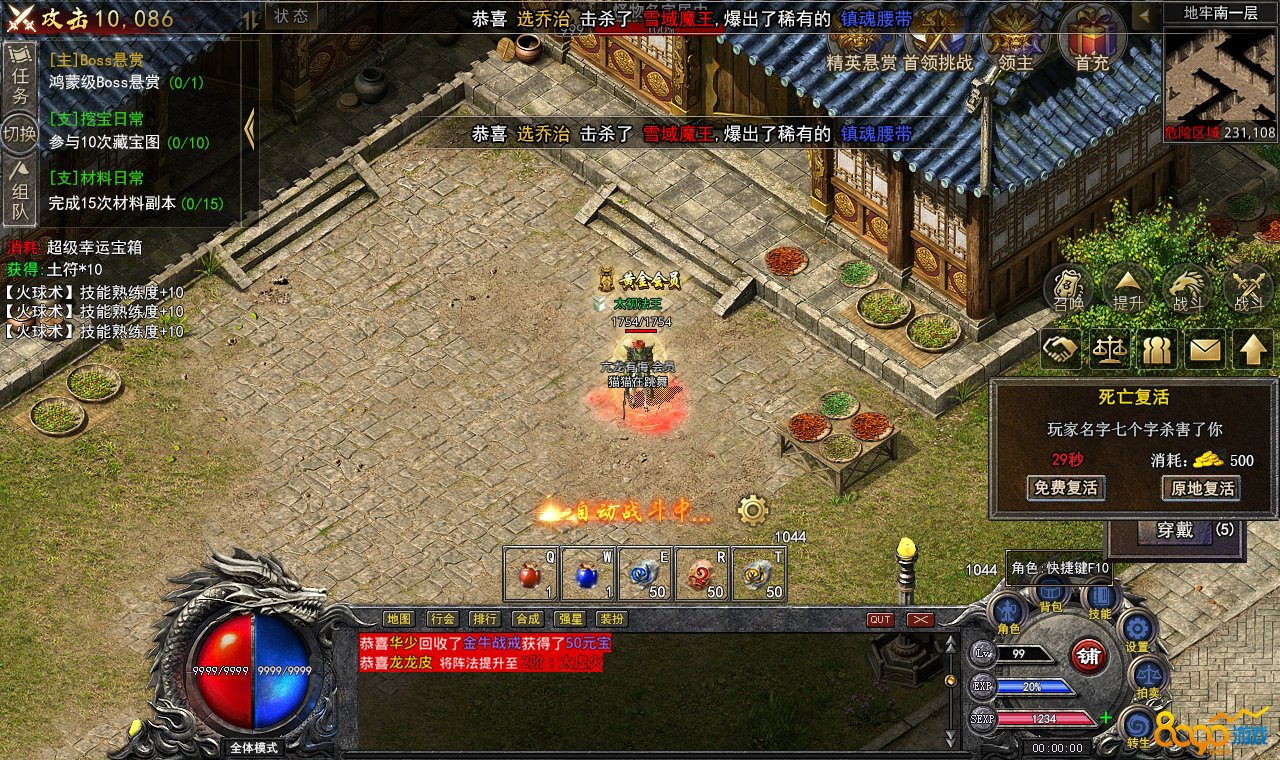Show the 排行 ranking list
The height and width of the screenshot is (760, 1280).
pyautogui.click(x=485, y=619)
